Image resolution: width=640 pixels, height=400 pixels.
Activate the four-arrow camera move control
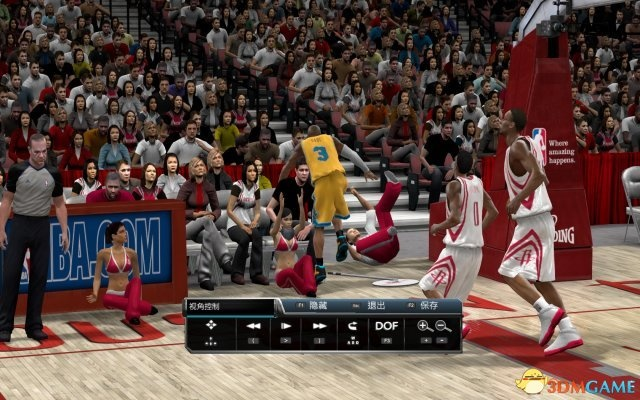[213, 327]
